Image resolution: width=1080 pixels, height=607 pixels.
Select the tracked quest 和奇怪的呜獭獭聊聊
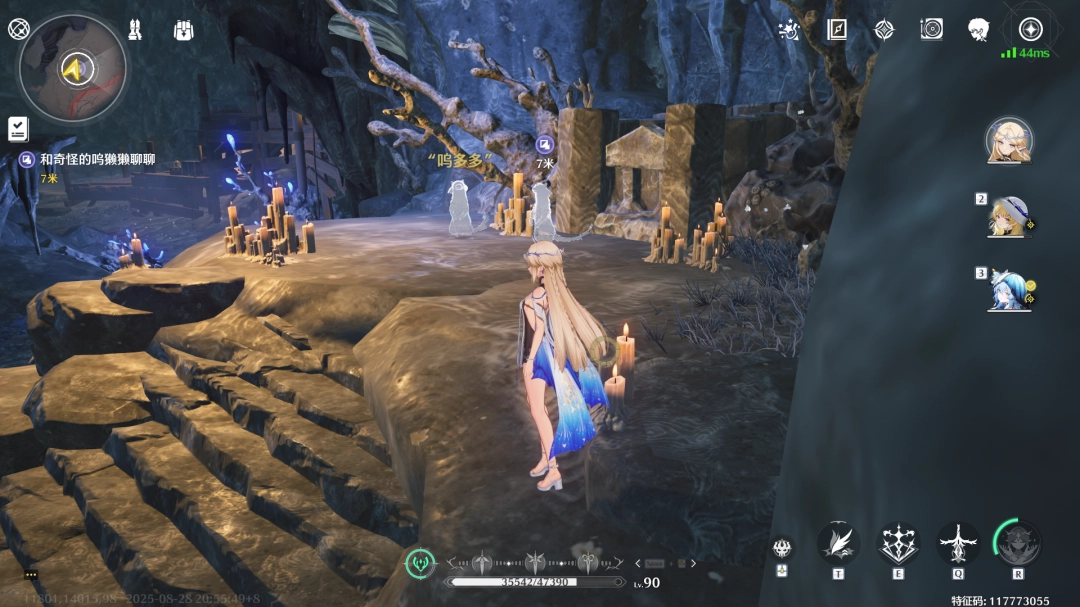click(x=97, y=159)
